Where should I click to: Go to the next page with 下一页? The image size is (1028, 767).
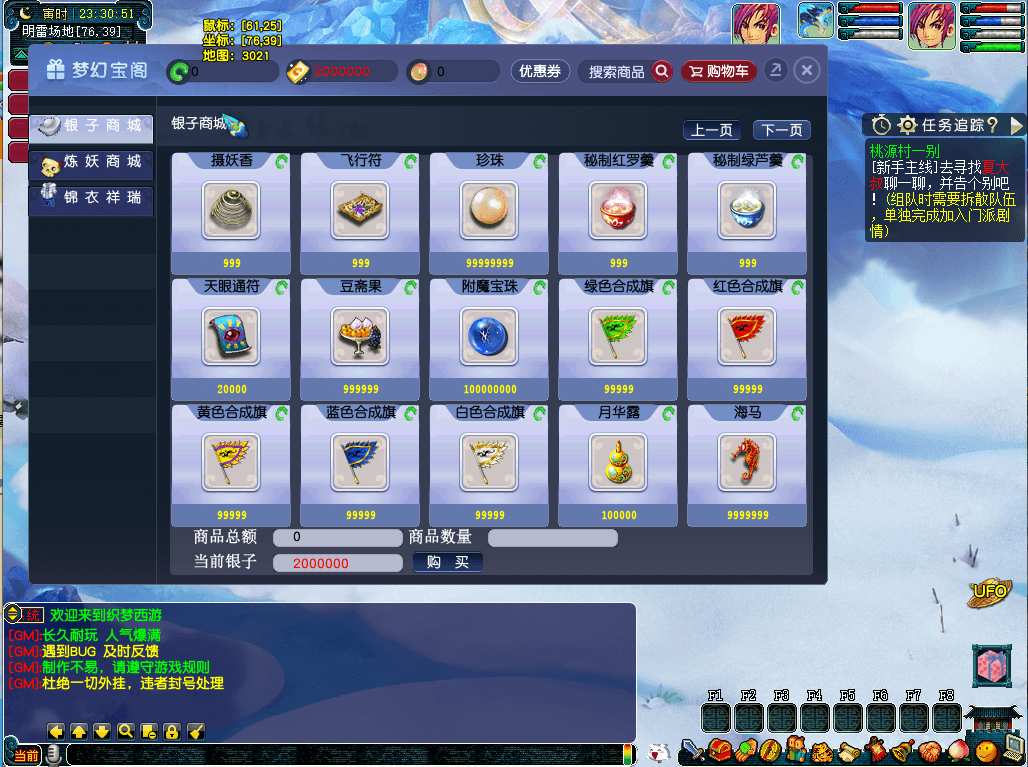[x=781, y=130]
